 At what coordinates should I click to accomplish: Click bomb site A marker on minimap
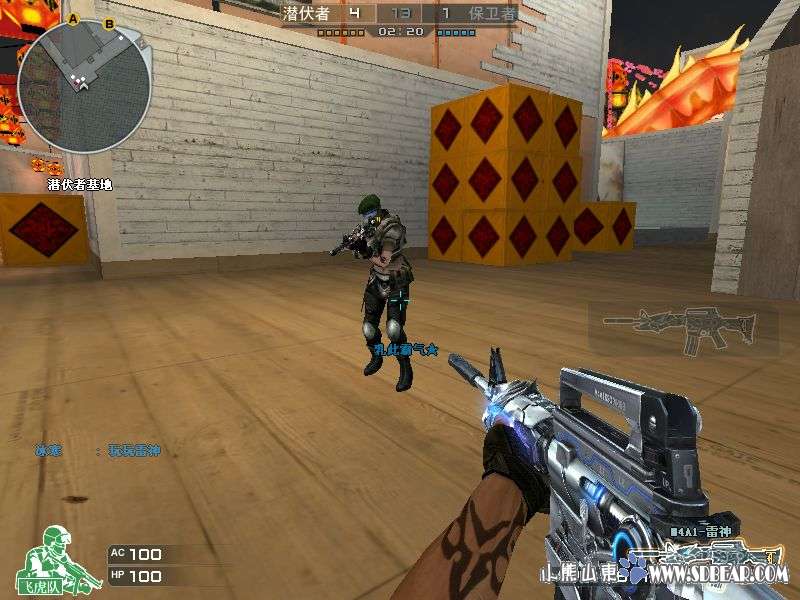click(x=74, y=19)
